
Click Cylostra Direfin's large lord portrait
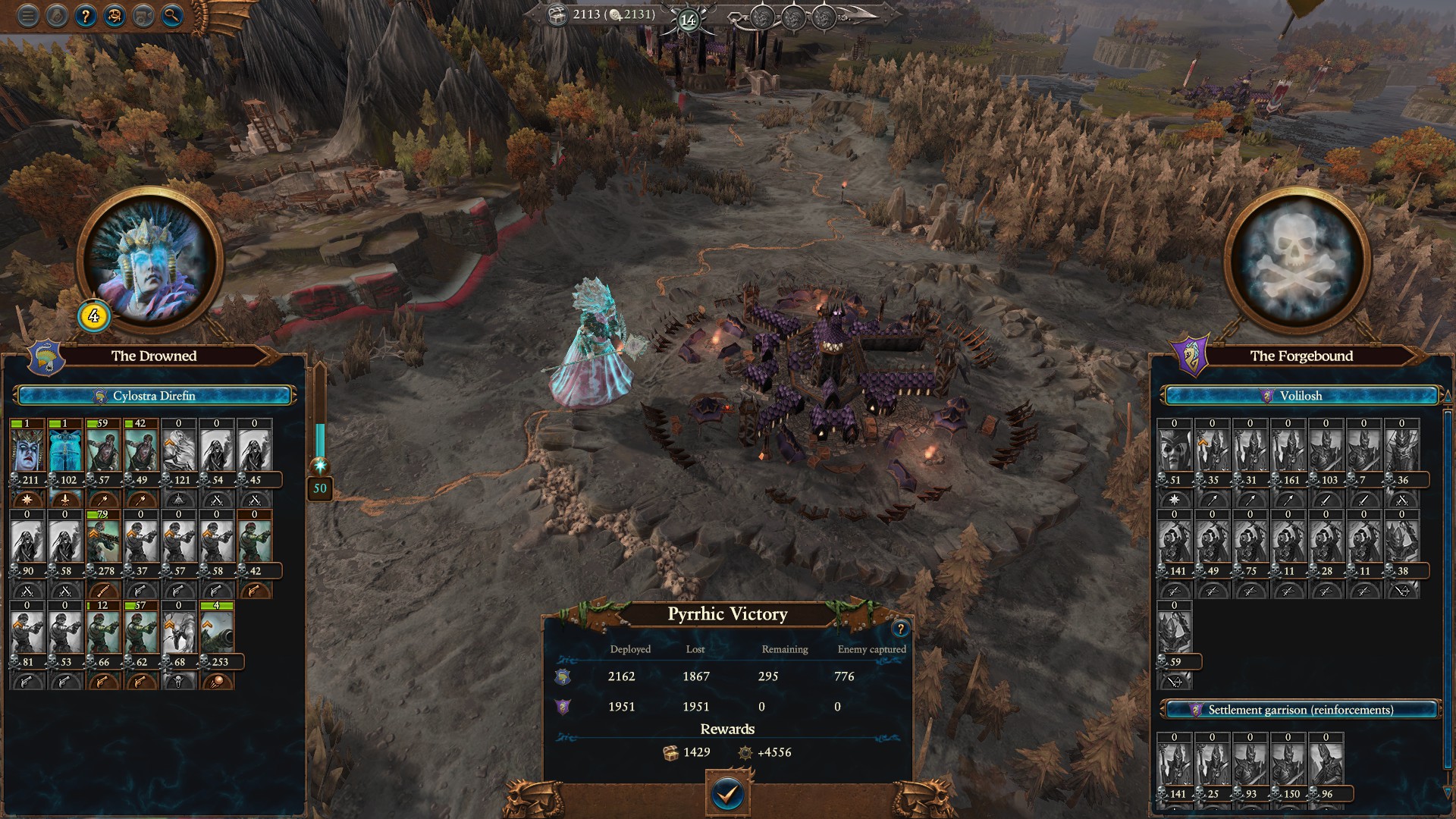coord(149,262)
